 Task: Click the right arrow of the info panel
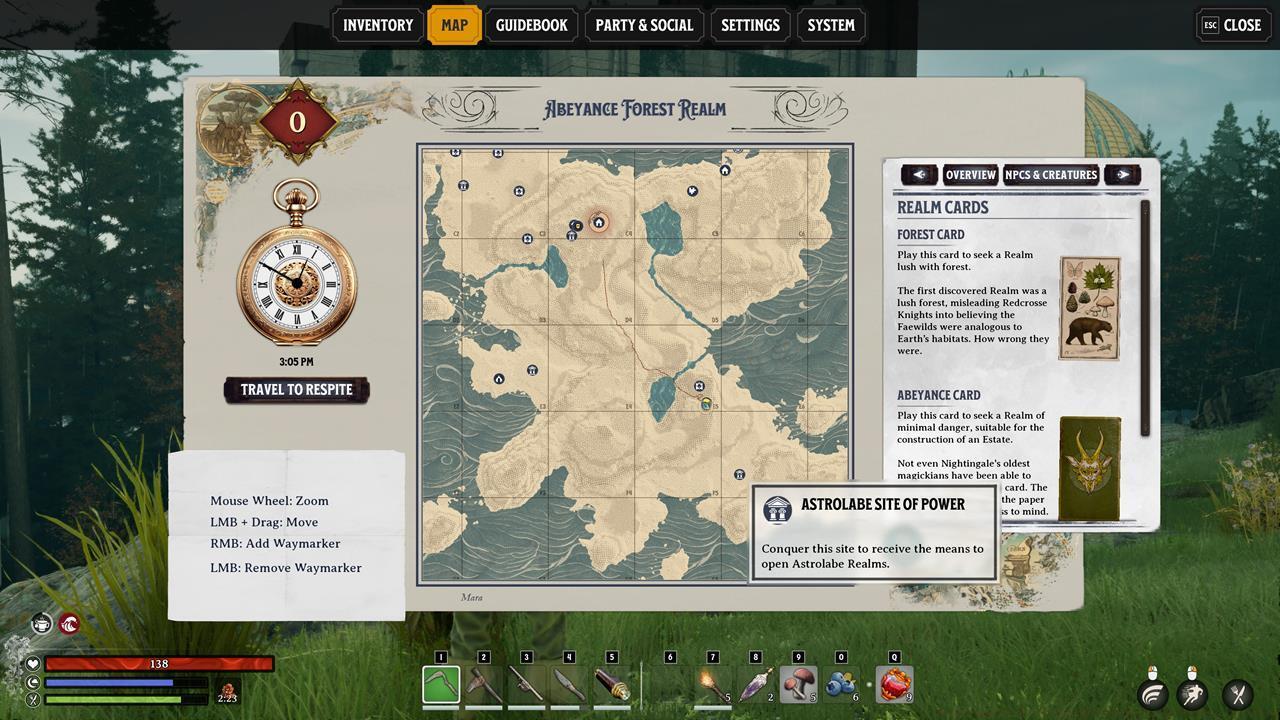[x=1123, y=175]
